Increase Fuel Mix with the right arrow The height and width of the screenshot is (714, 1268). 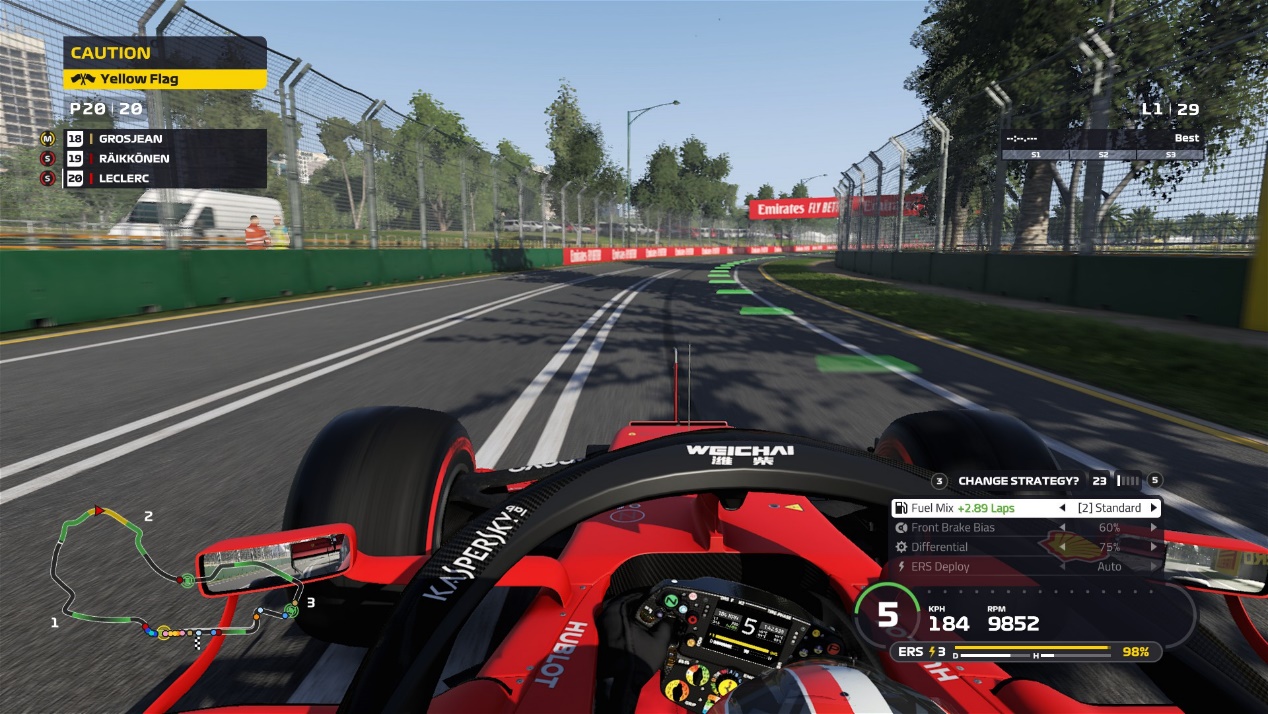pos(1153,508)
